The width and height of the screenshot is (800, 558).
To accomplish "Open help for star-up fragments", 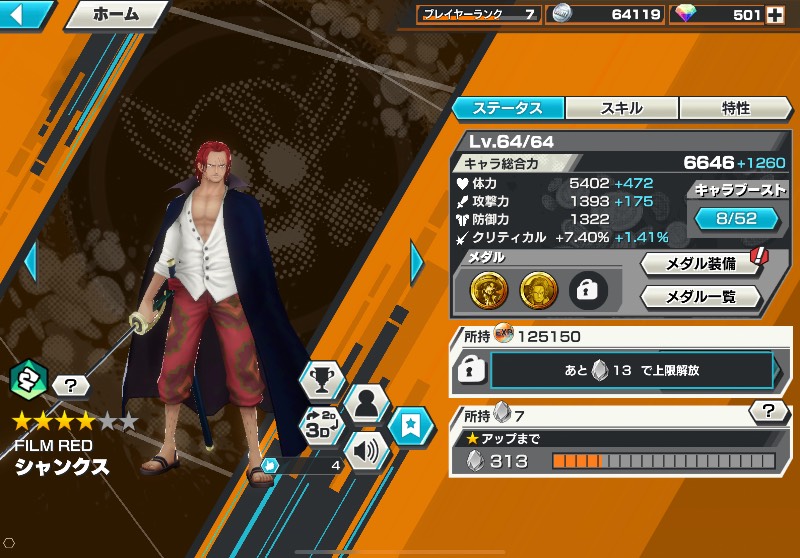I will pyautogui.click(x=767, y=411).
